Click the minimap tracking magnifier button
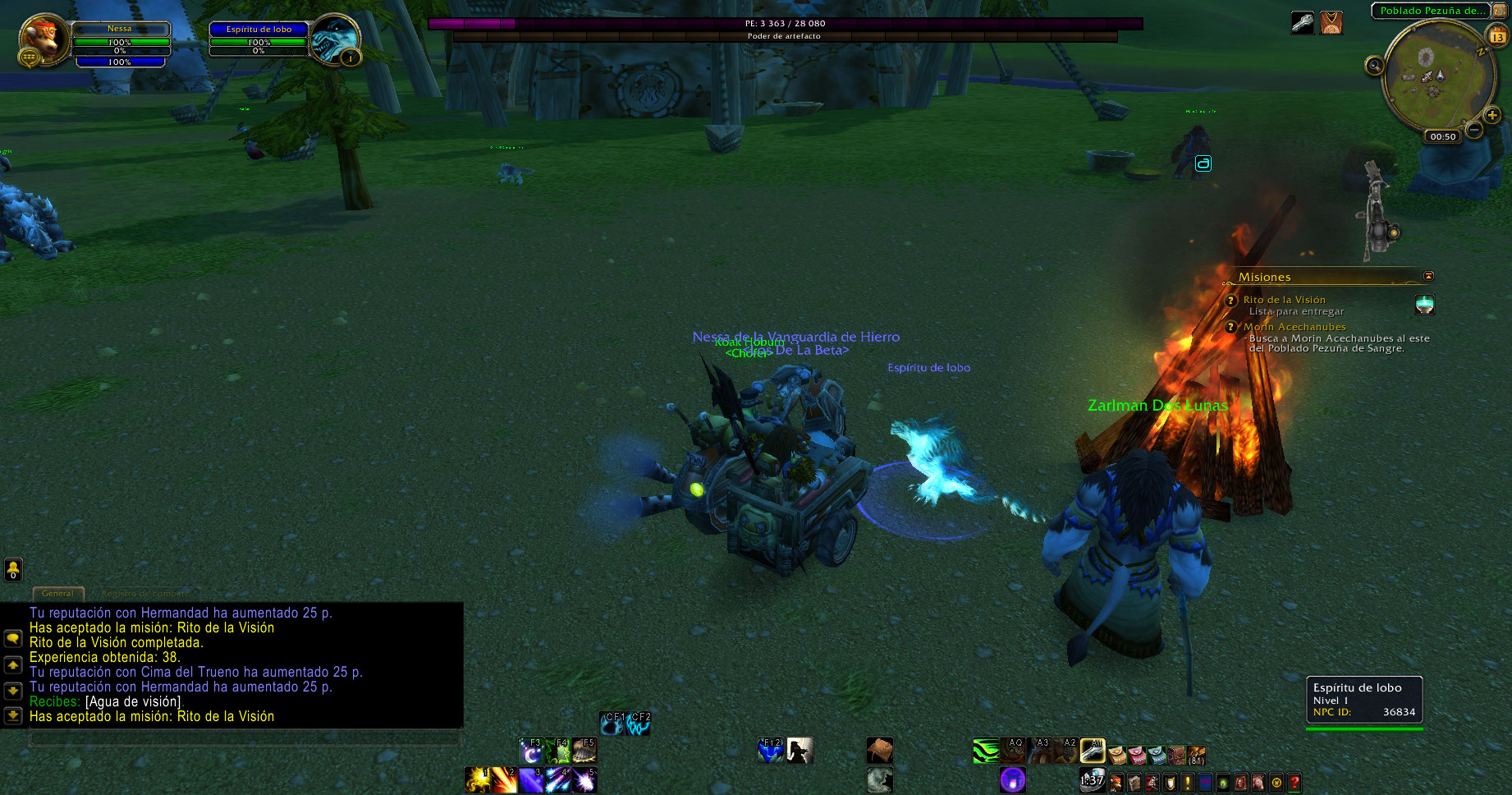Screen dimensions: 1512x795 click(1374, 66)
